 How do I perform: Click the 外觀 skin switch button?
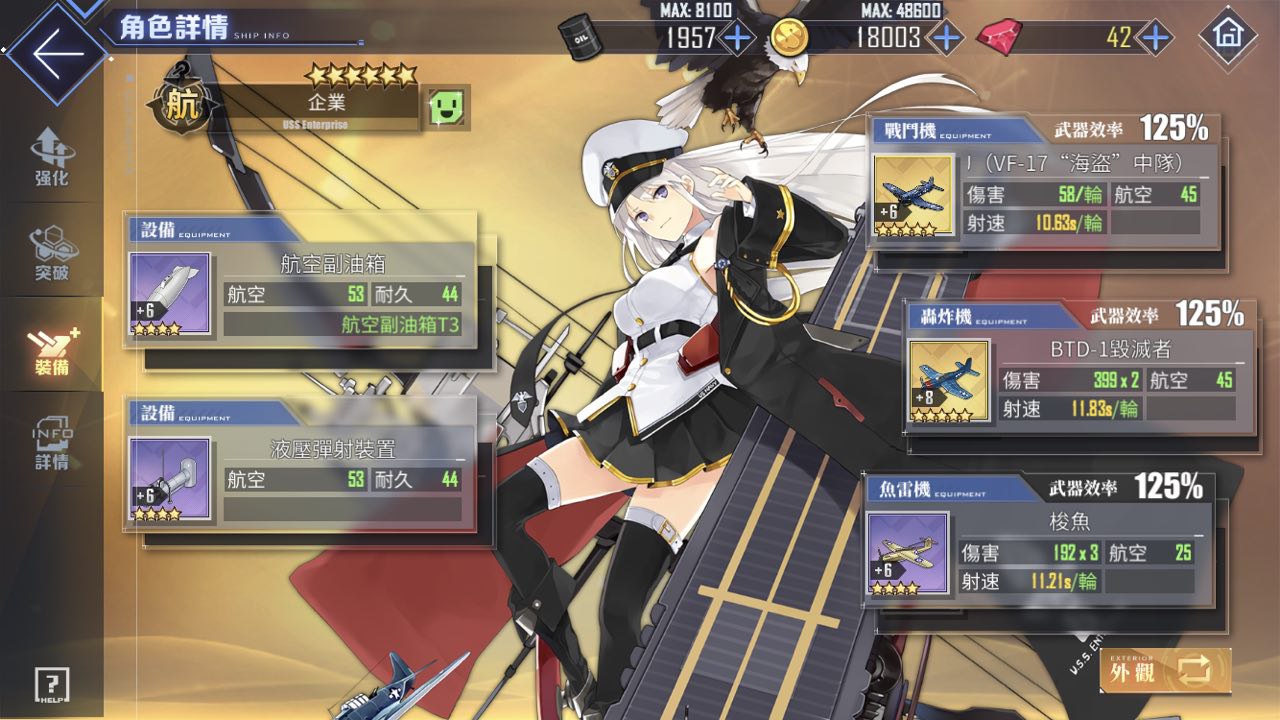pos(1165,670)
